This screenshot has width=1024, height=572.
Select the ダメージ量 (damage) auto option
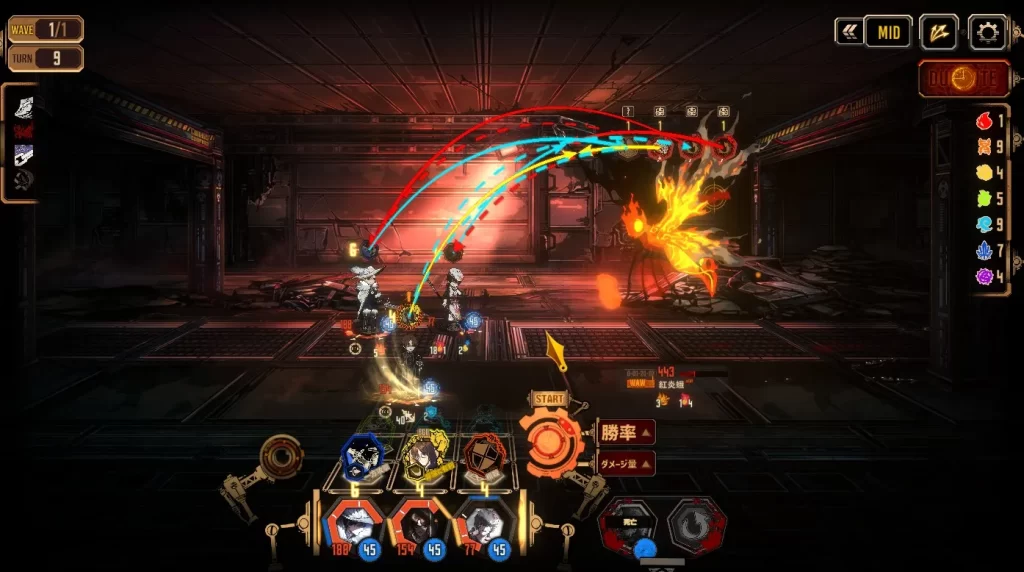coord(626,463)
